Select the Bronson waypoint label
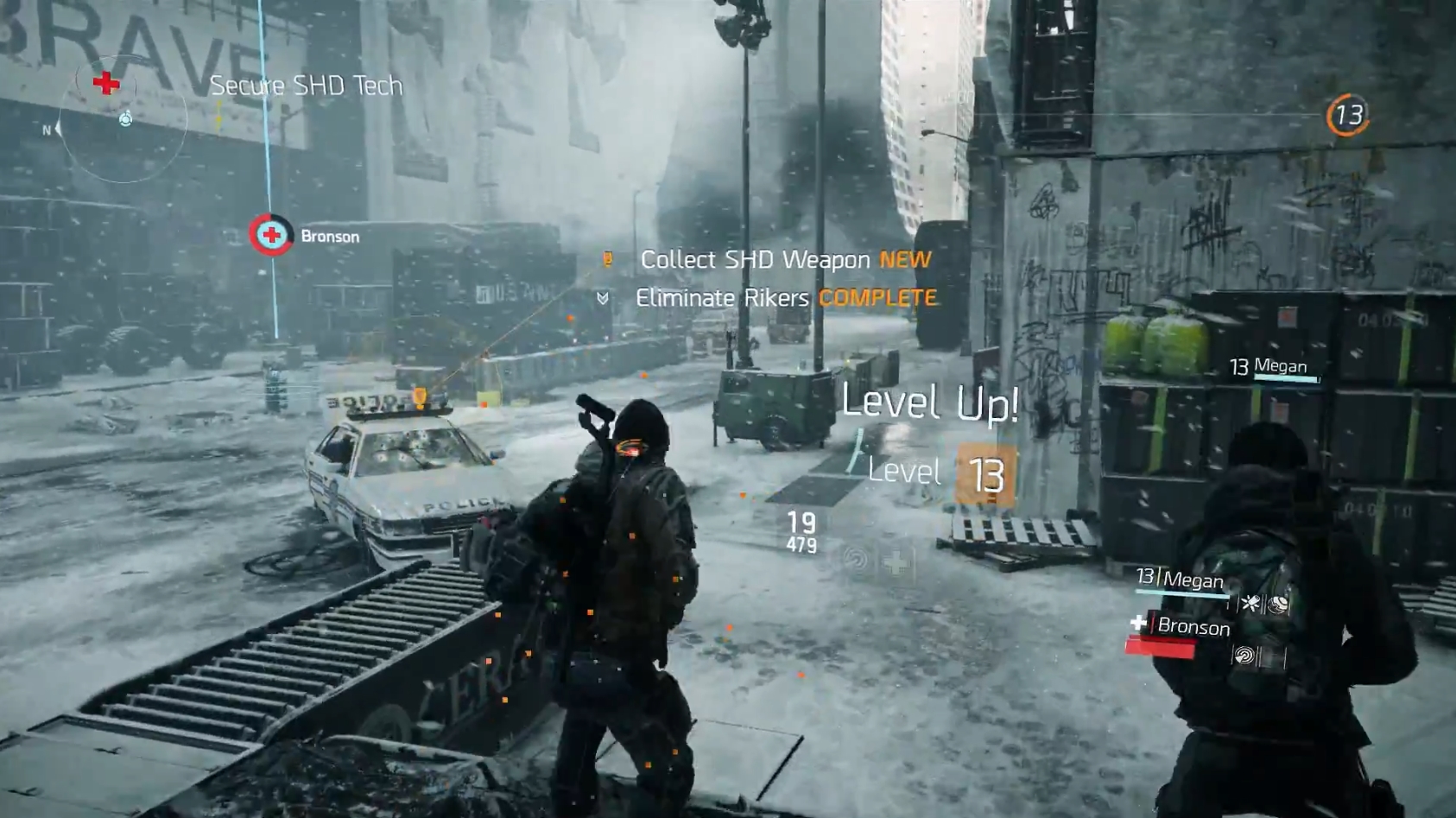The width and height of the screenshot is (1456, 818). [x=331, y=235]
